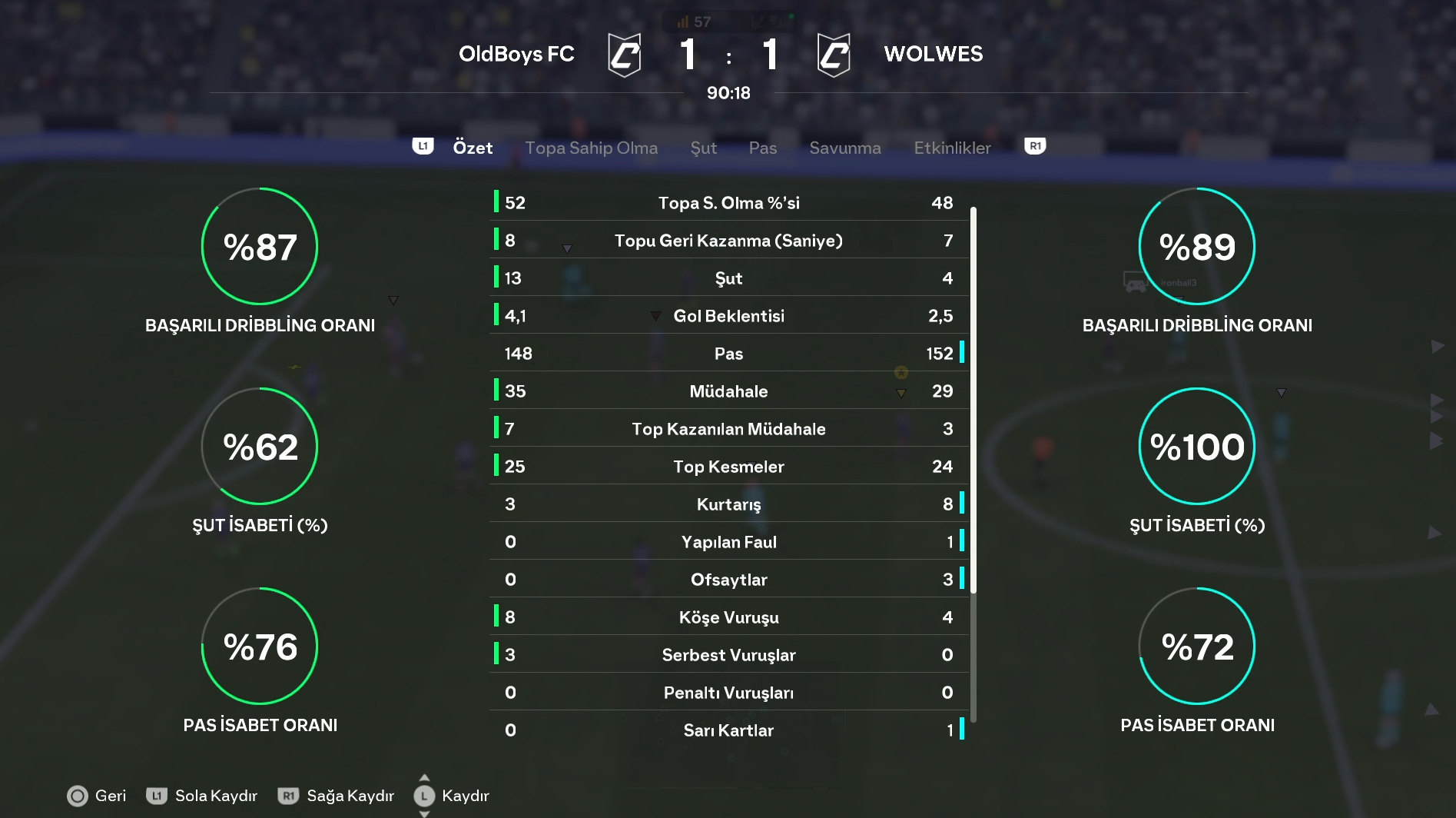Open the Topa Sahip Olma tab
Viewport: 1456px width, 818px height.
pos(591,148)
